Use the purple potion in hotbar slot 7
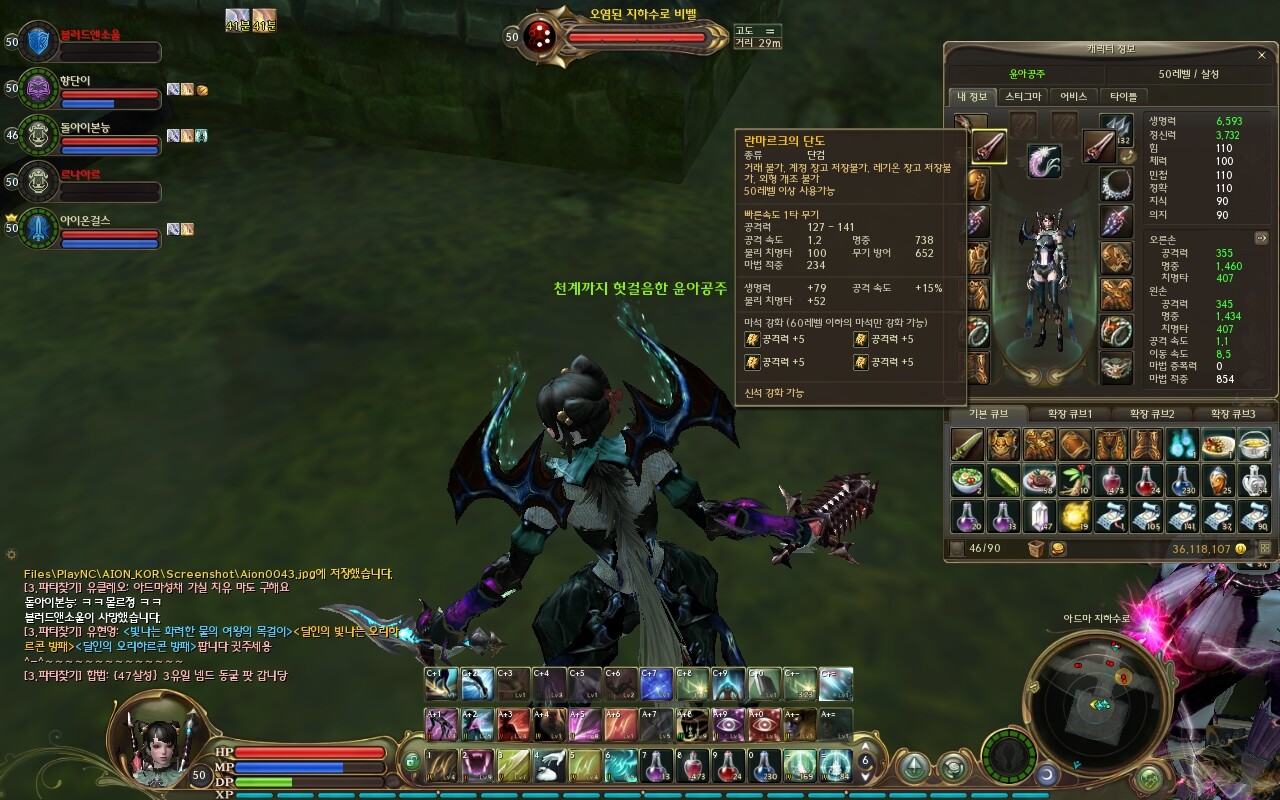1280x800 pixels. pos(656,765)
